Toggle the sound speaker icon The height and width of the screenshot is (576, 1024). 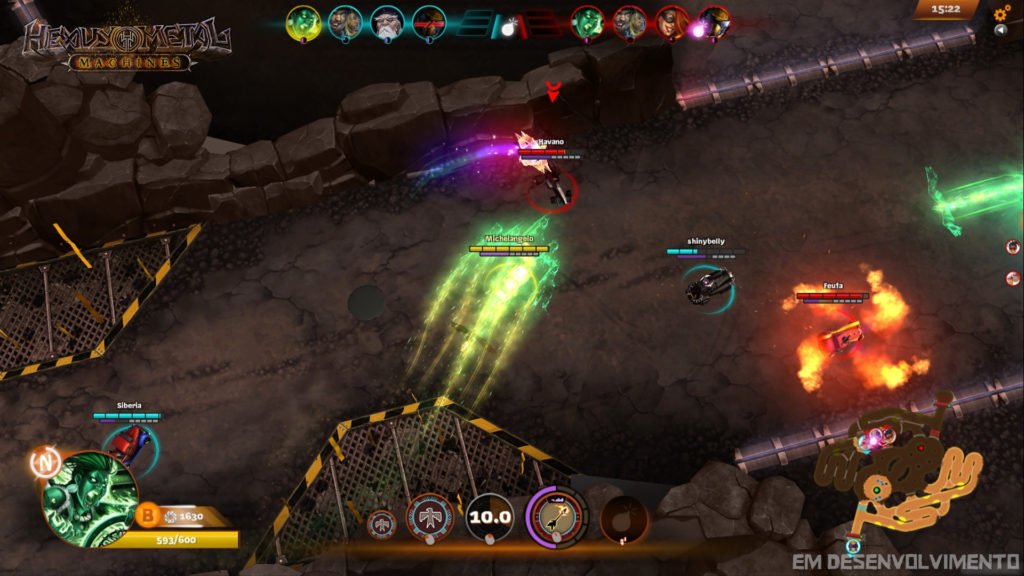(x=1002, y=30)
